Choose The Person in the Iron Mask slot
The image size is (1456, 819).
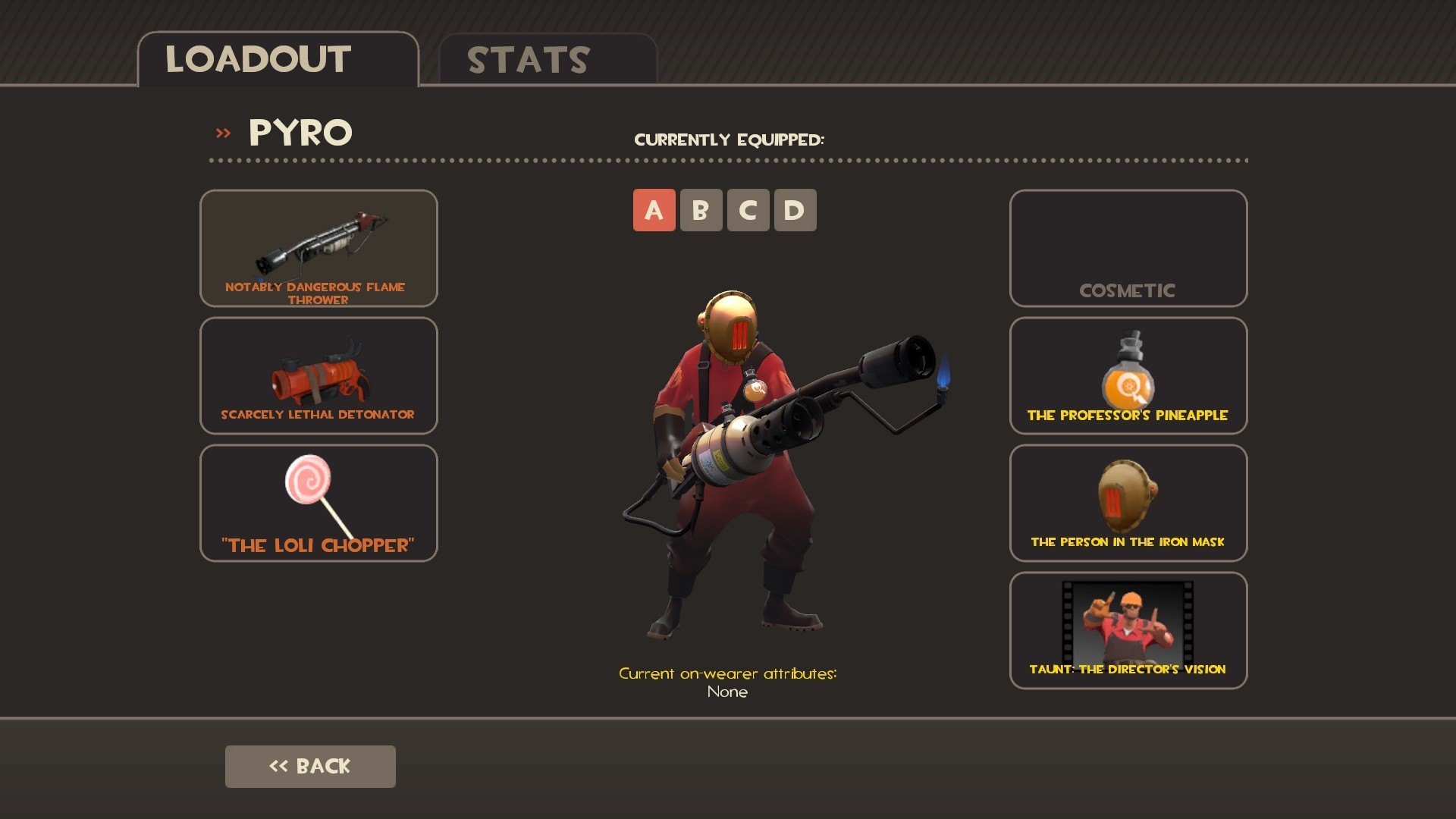[x=1128, y=503]
